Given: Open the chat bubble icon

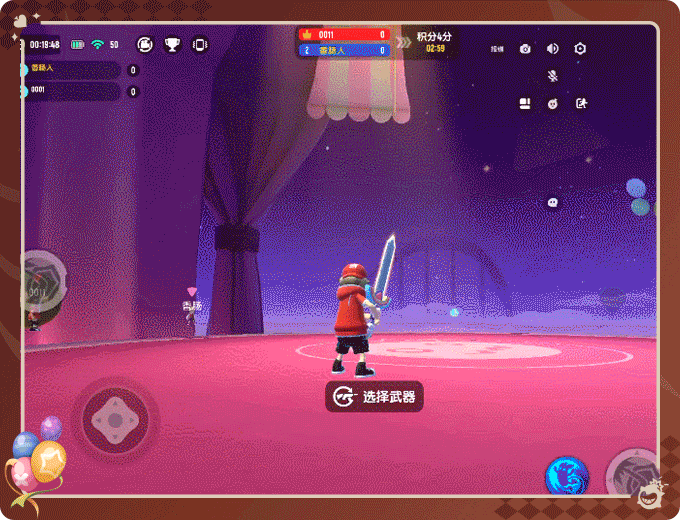Looking at the screenshot, I should point(553,202).
